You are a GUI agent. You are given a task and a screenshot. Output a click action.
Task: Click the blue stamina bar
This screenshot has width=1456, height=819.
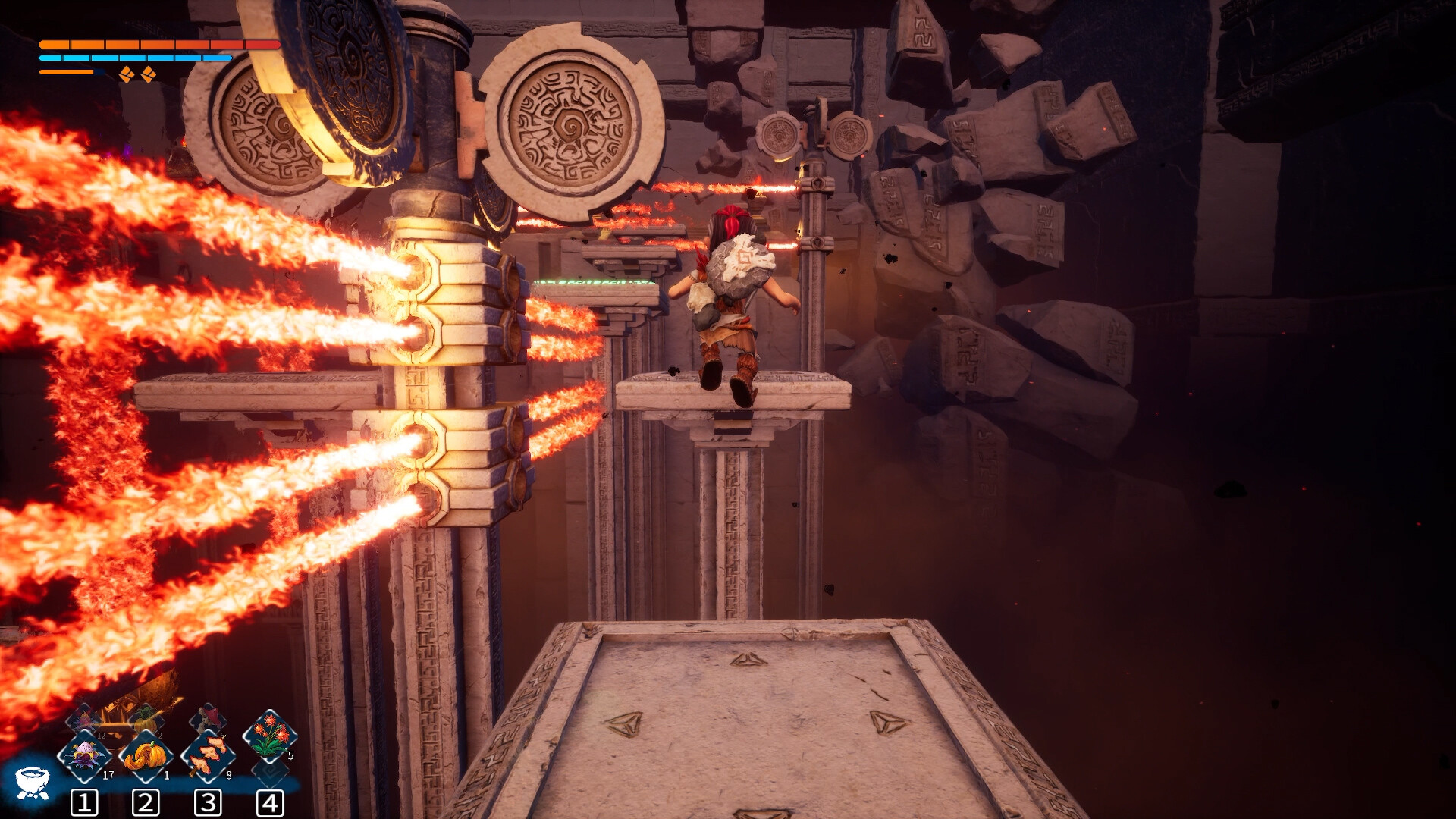(136, 58)
